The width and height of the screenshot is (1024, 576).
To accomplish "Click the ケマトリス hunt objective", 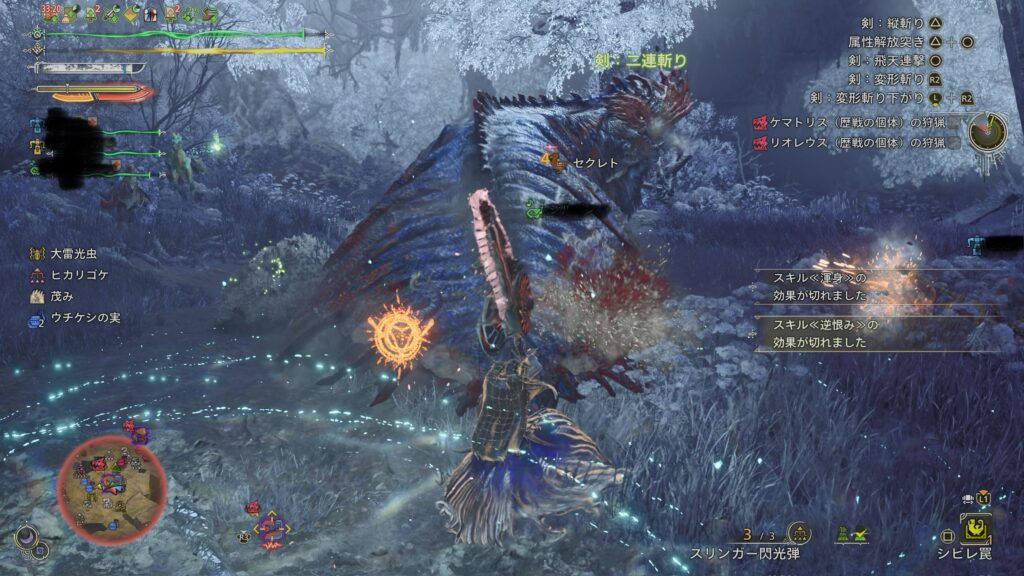I will tap(857, 123).
